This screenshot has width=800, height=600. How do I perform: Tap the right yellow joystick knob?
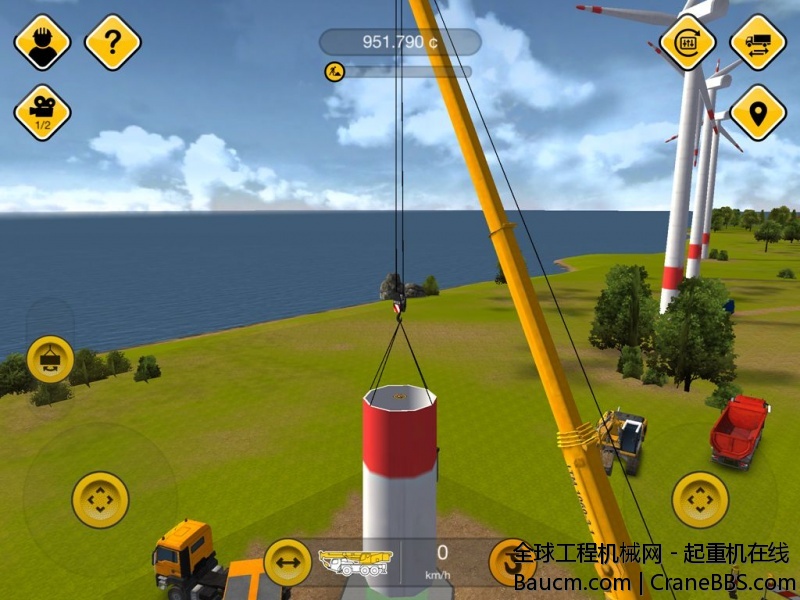coord(700,499)
